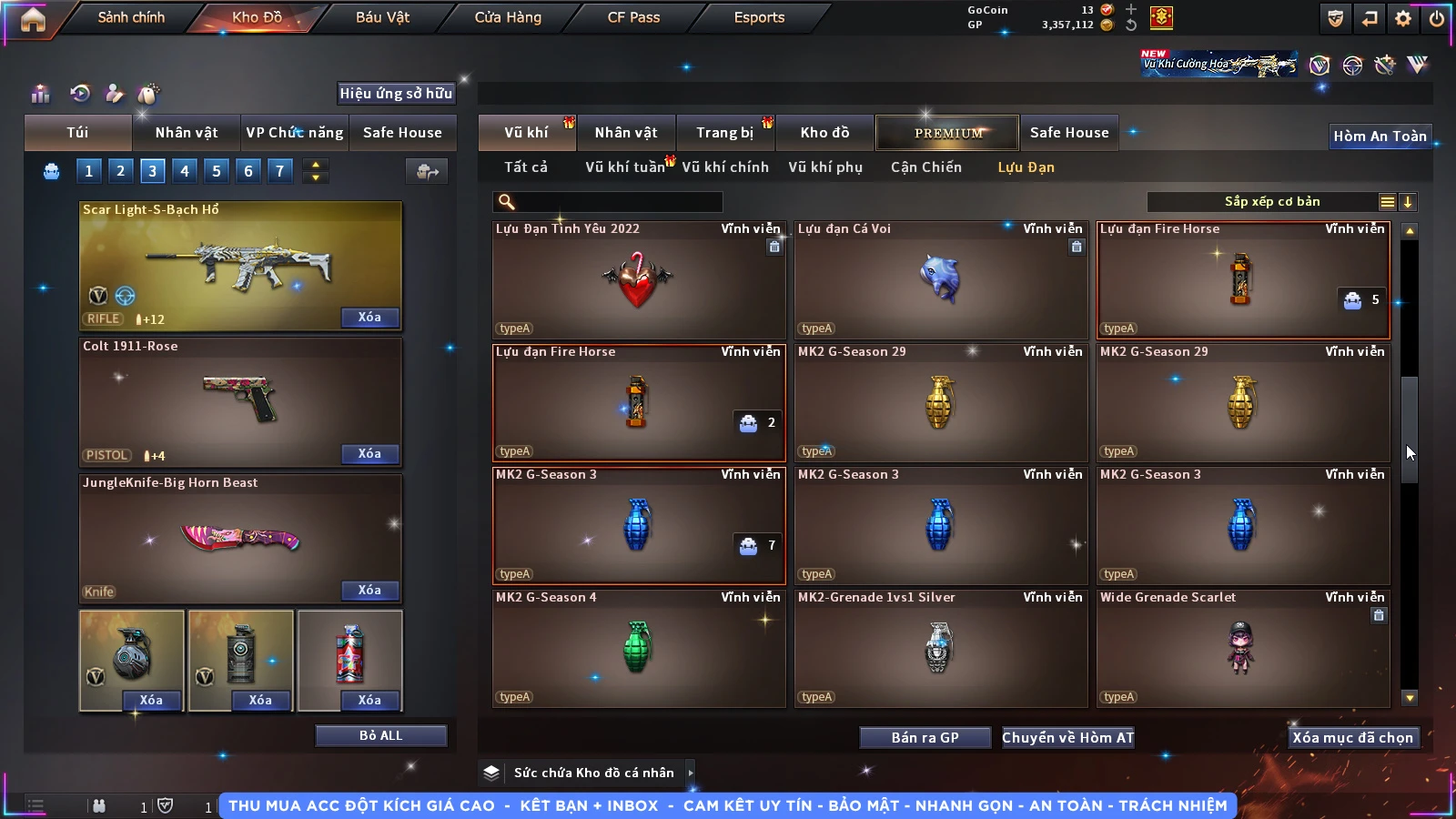1456x819 pixels.
Task: Switch to the Nhân vật bag tab
Action: (x=187, y=133)
